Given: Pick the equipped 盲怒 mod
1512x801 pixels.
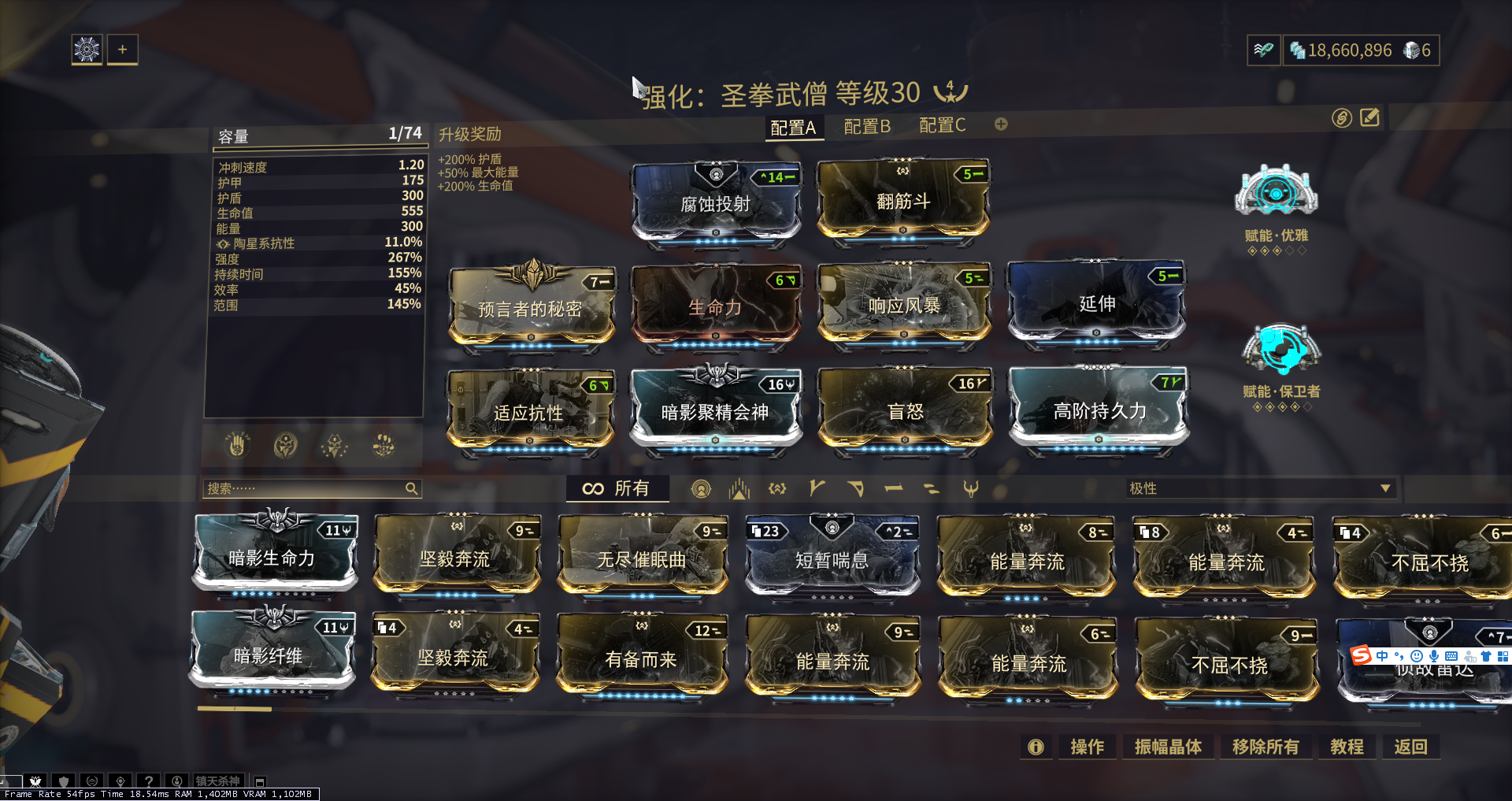Looking at the screenshot, I should pyautogui.click(x=905, y=411).
